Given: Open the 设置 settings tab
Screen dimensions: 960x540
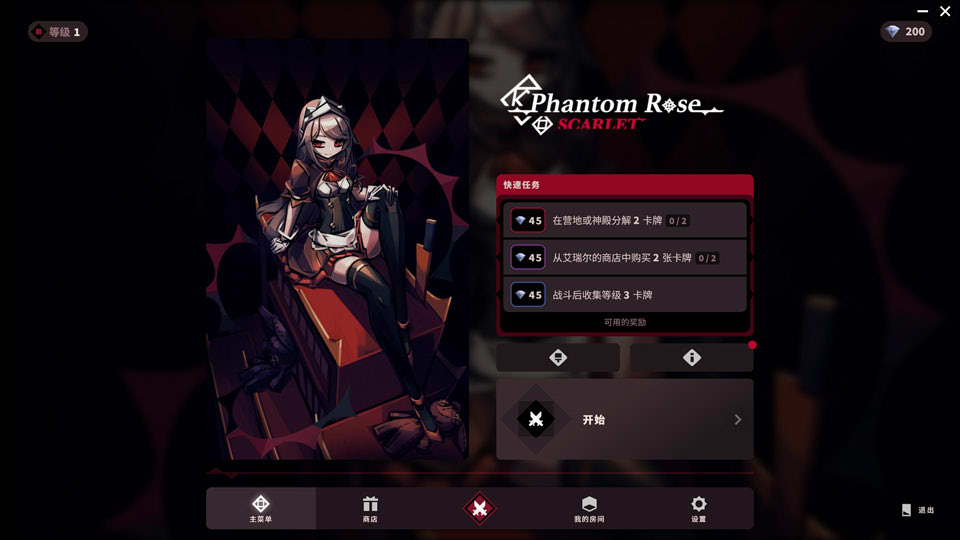Looking at the screenshot, I should [698, 509].
